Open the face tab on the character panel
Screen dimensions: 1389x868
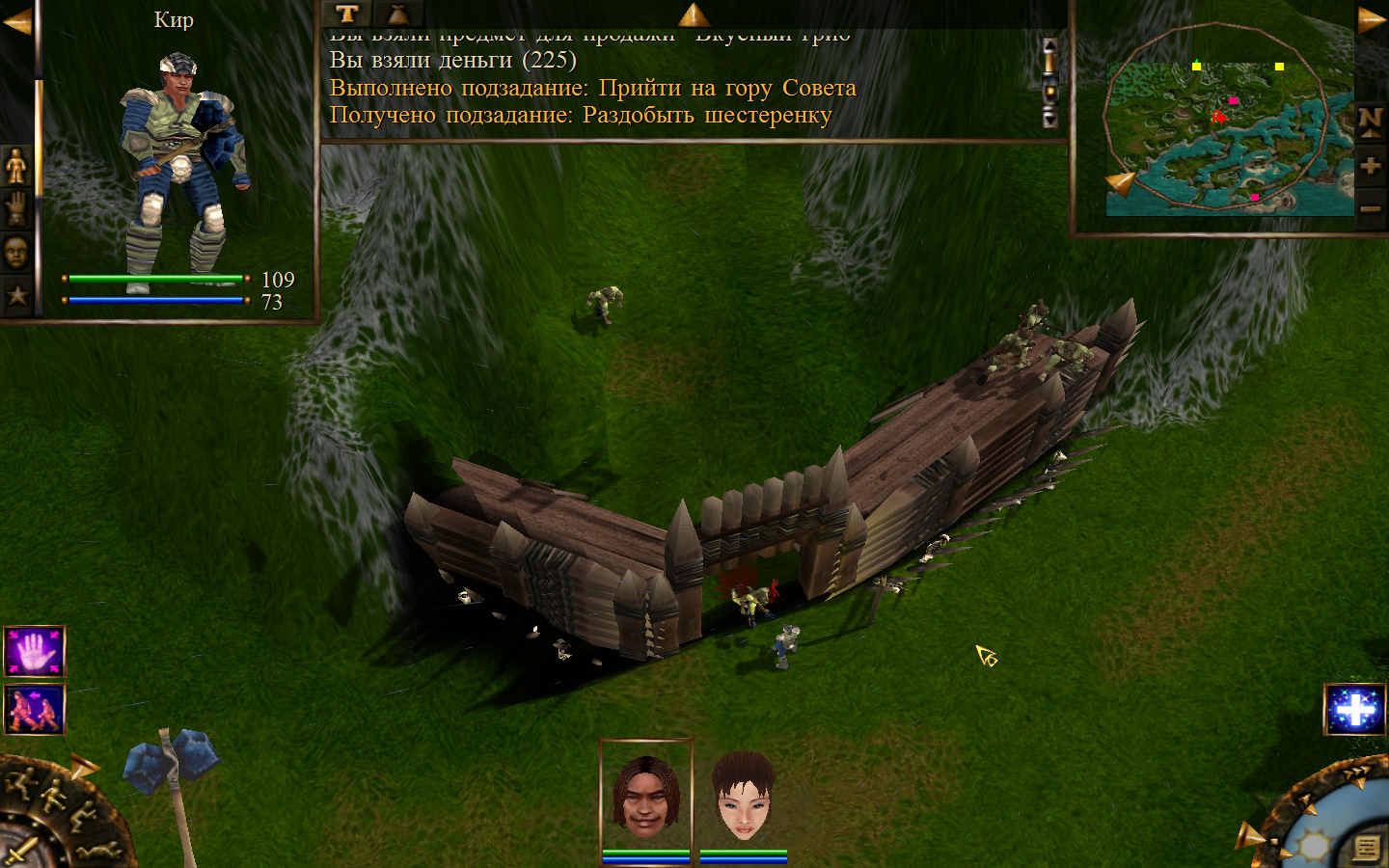[16, 252]
